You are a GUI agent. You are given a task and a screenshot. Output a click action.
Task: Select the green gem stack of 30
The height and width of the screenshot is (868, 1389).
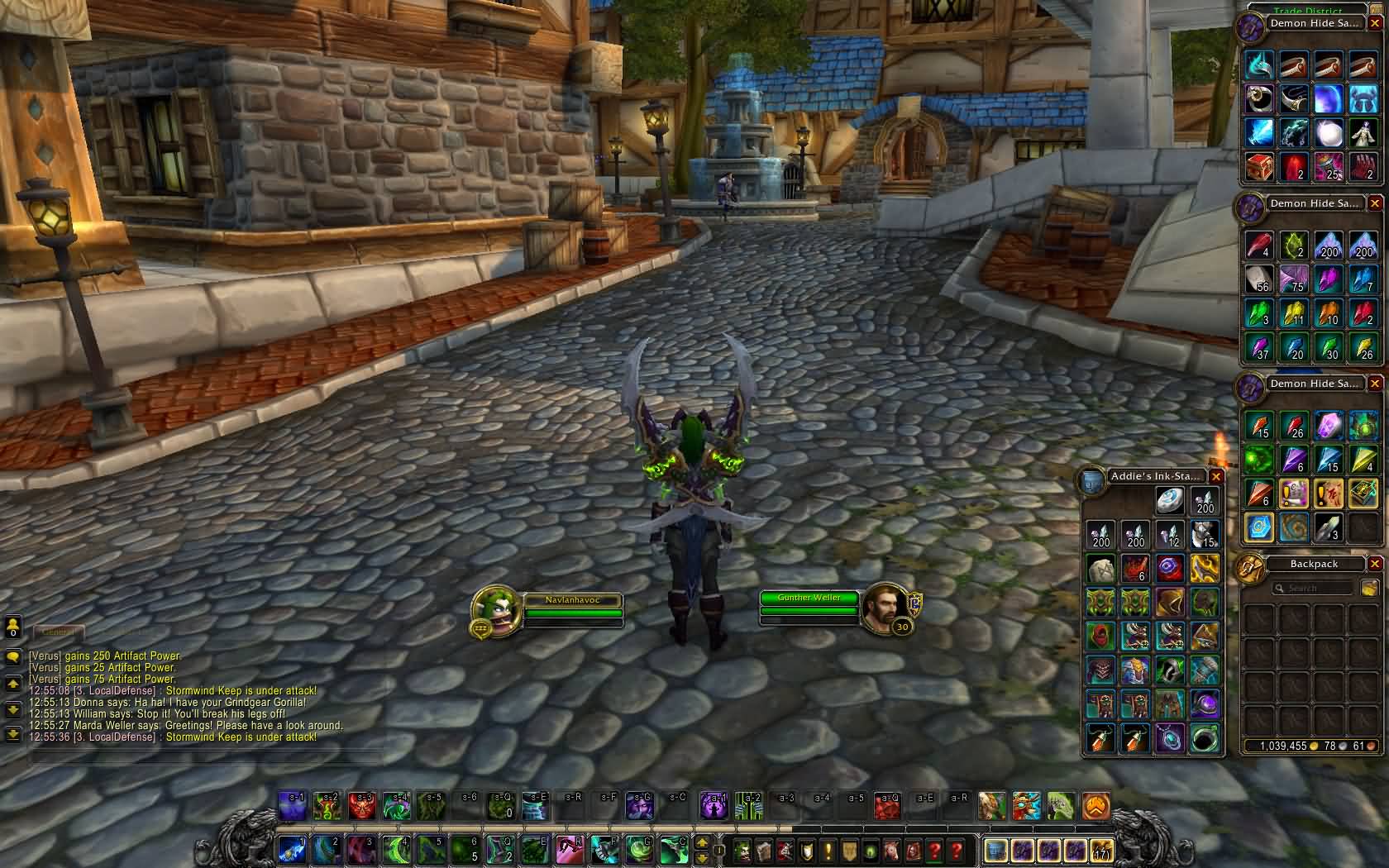coord(1328,347)
